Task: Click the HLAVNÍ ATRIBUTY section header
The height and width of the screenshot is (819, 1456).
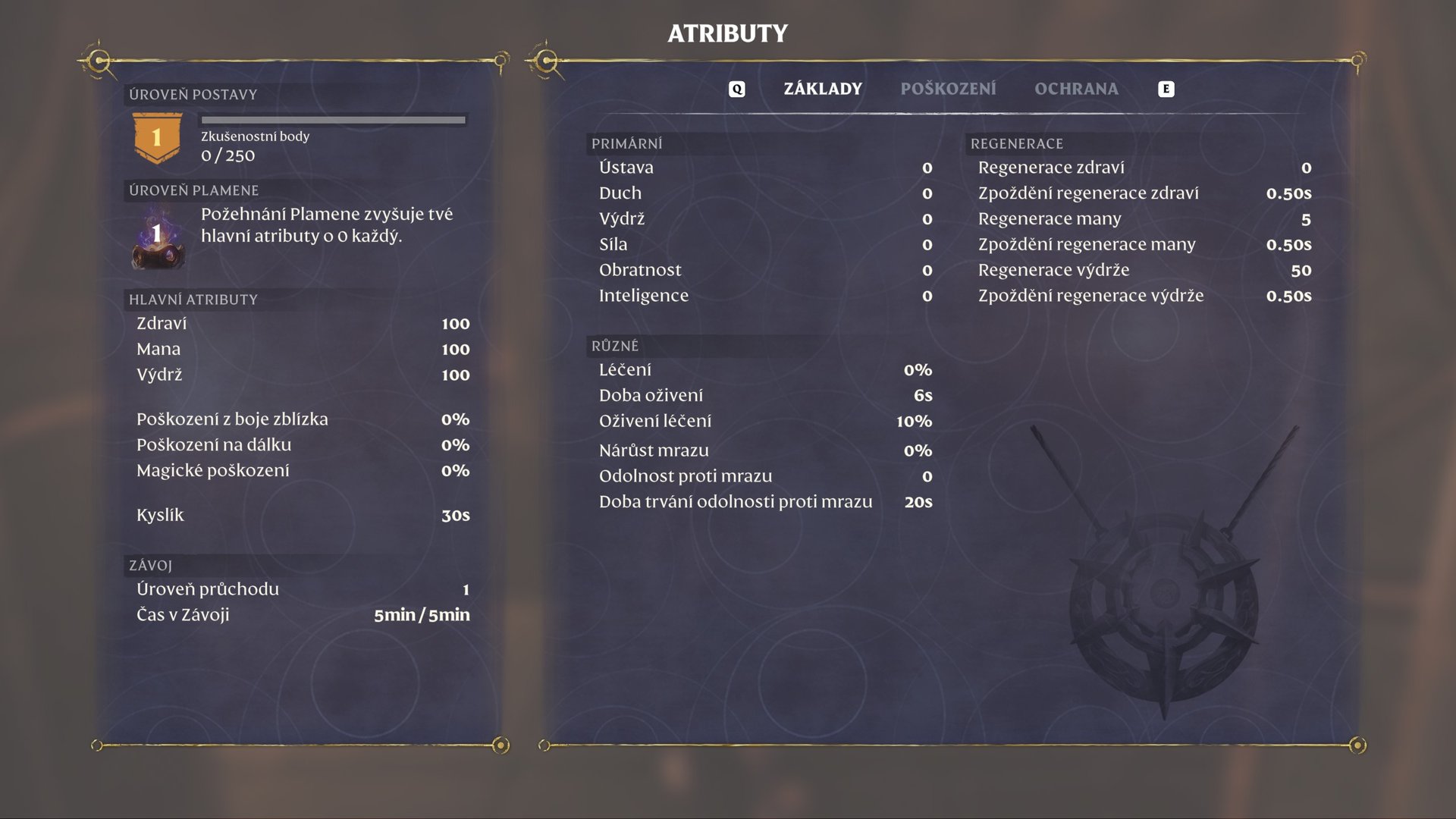Action: coord(193,300)
